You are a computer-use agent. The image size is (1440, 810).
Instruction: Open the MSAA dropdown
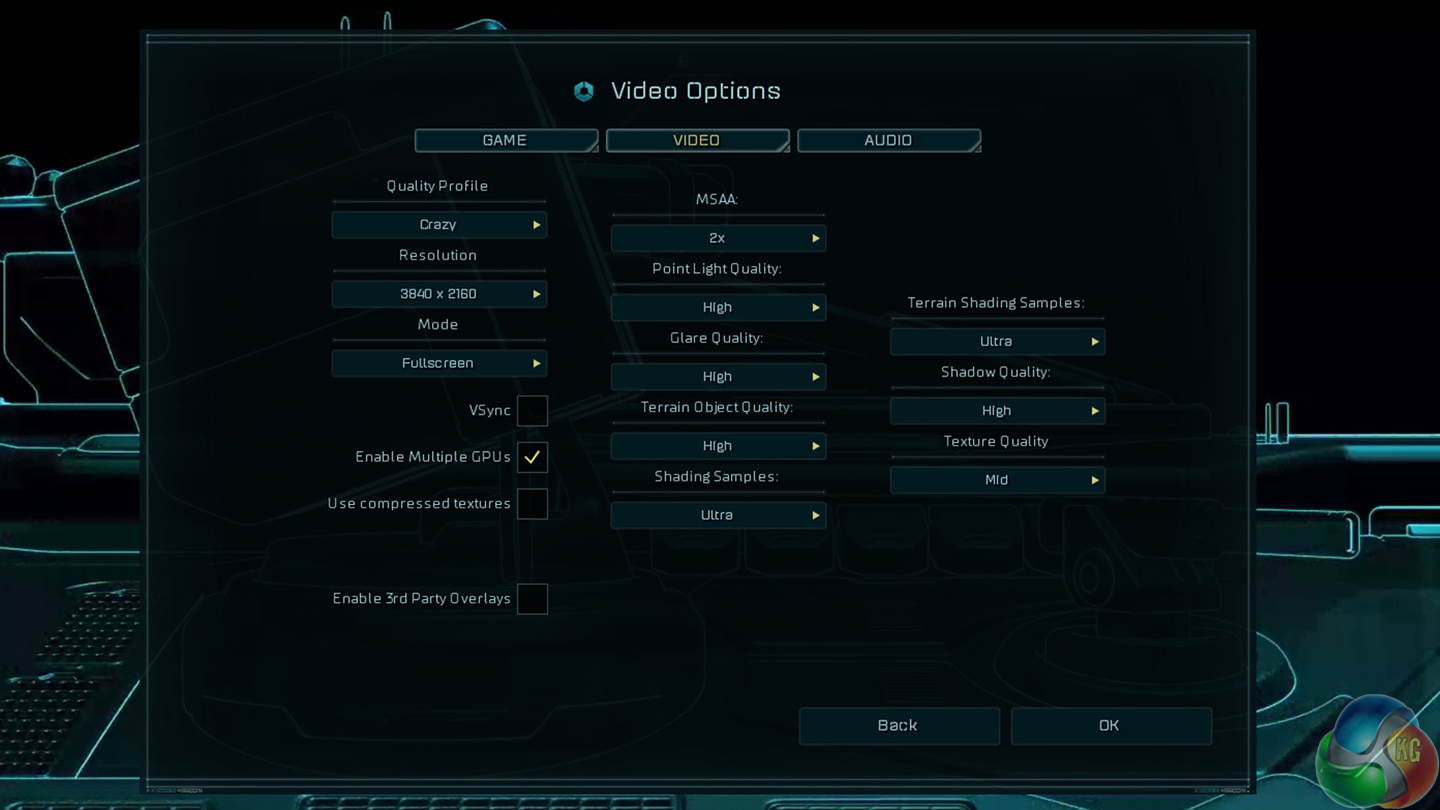coord(718,238)
